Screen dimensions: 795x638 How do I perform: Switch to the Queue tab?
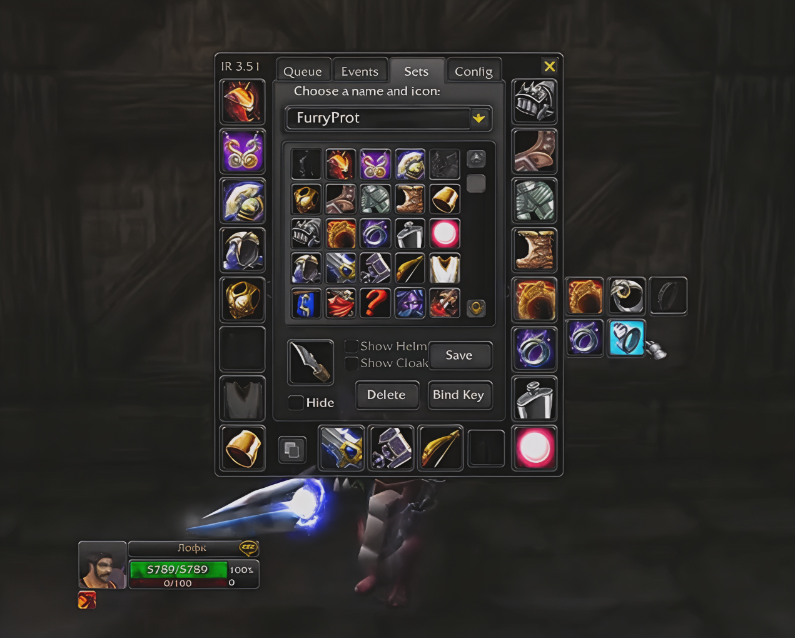click(302, 72)
